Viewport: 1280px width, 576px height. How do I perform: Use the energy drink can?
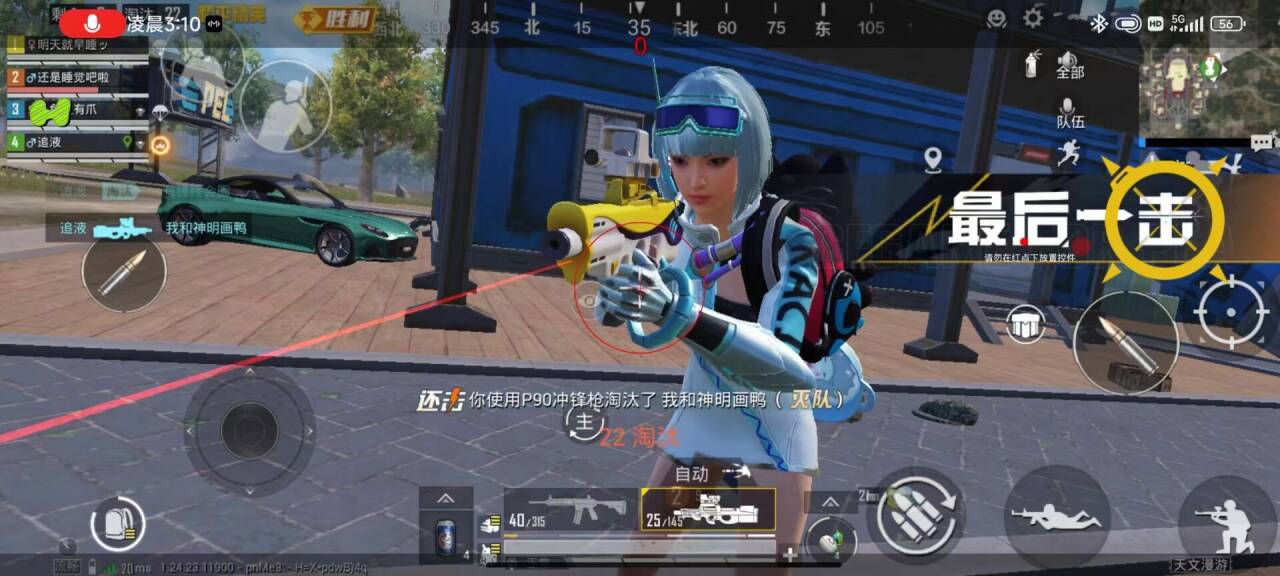click(x=446, y=536)
